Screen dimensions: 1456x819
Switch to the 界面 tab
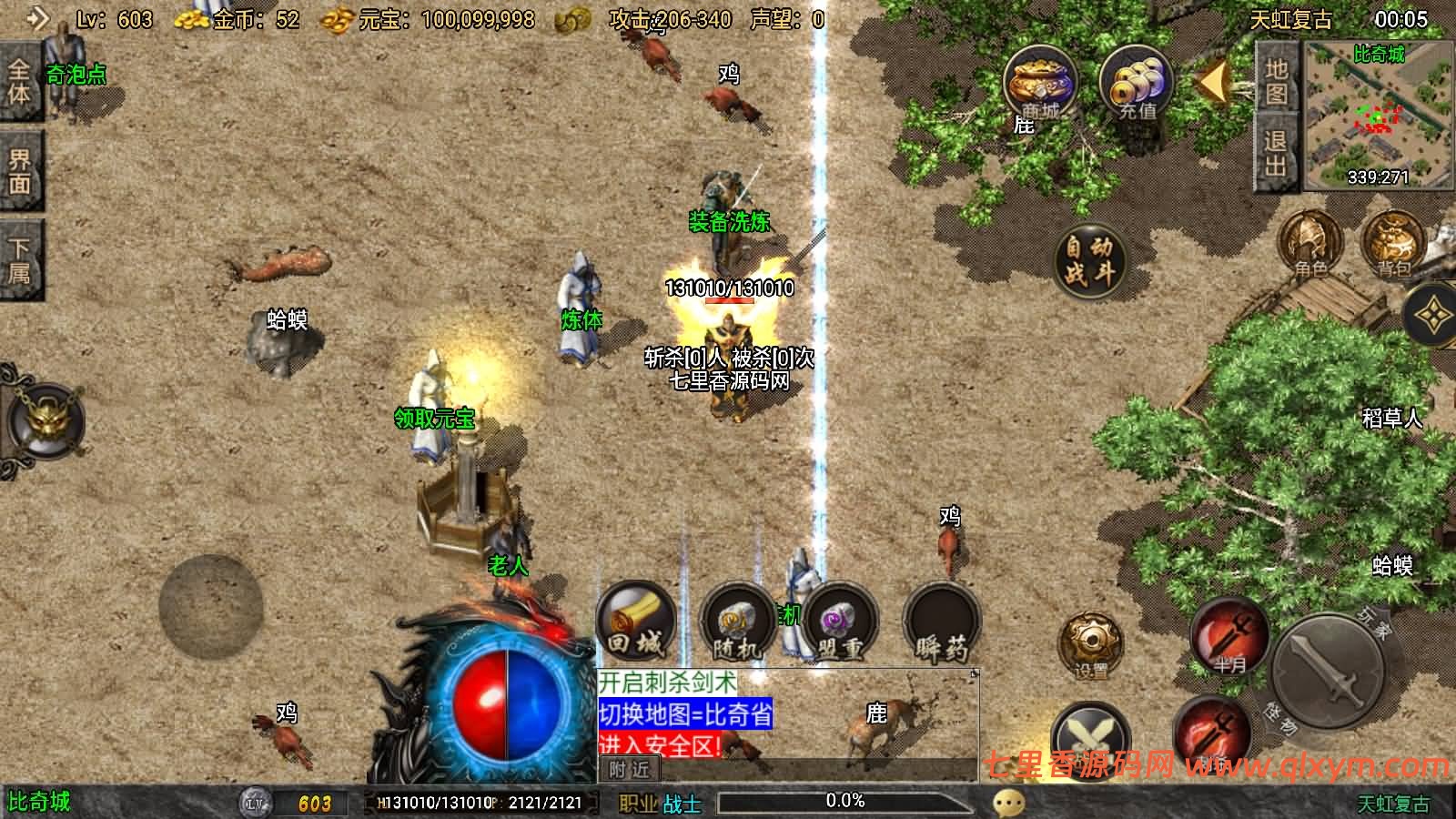coord(20,171)
